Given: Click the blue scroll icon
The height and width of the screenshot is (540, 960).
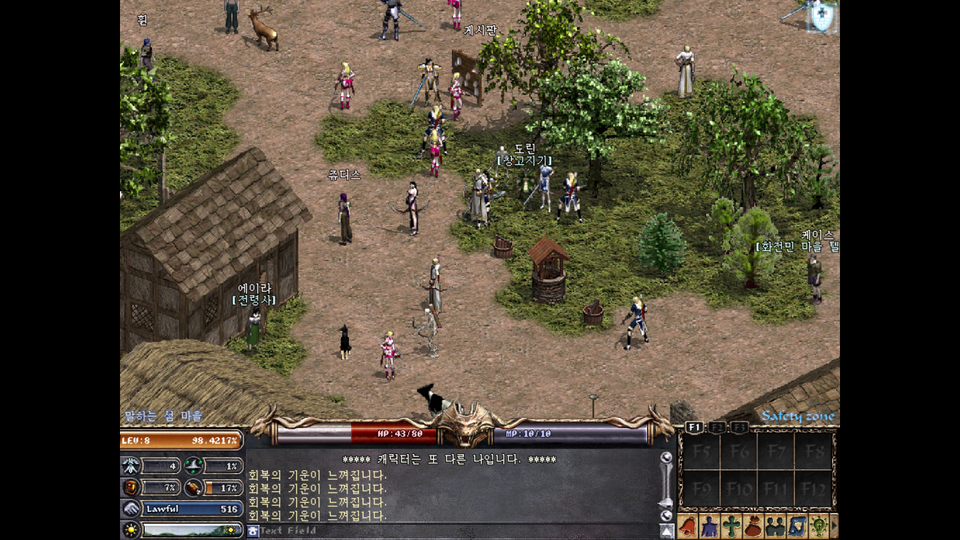Looking at the screenshot, I should click(797, 526).
